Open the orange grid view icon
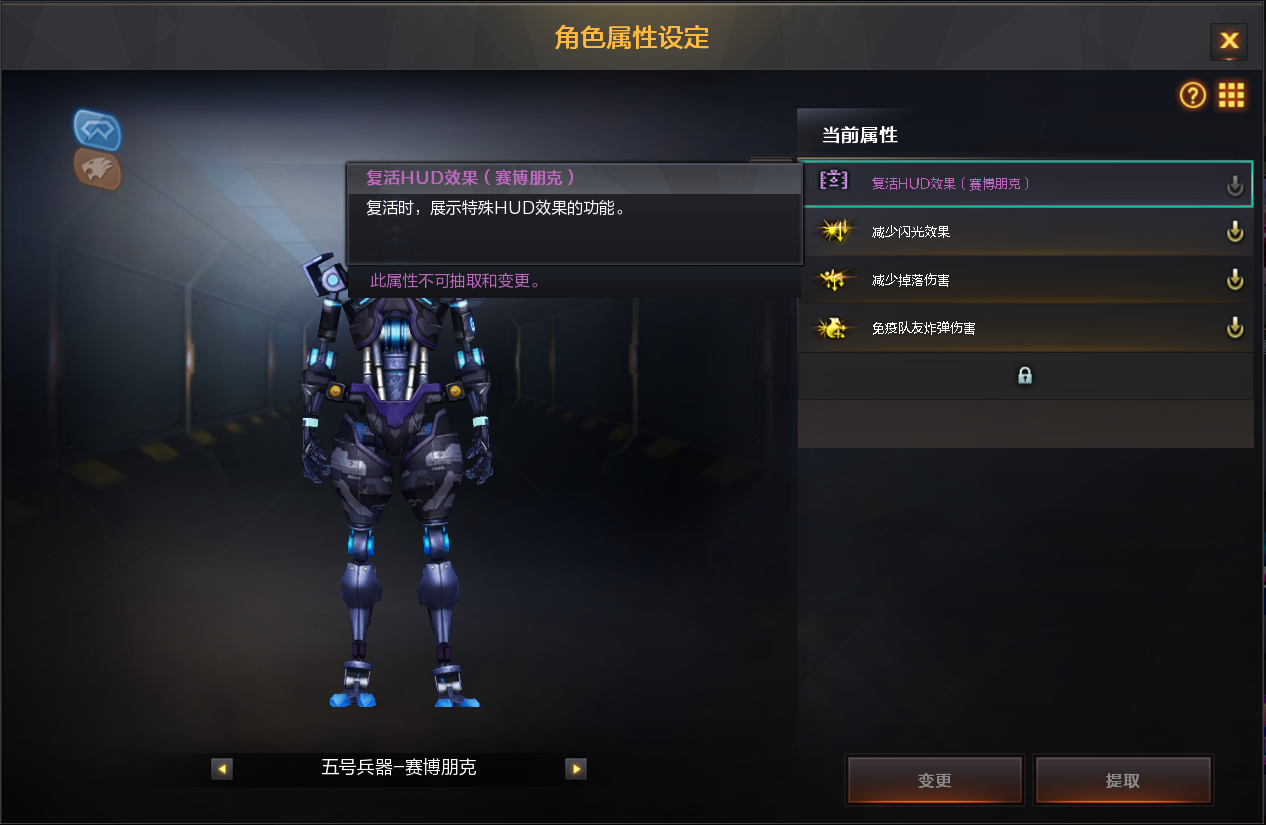The height and width of the screenshot is (825, 1266). 1231,95
